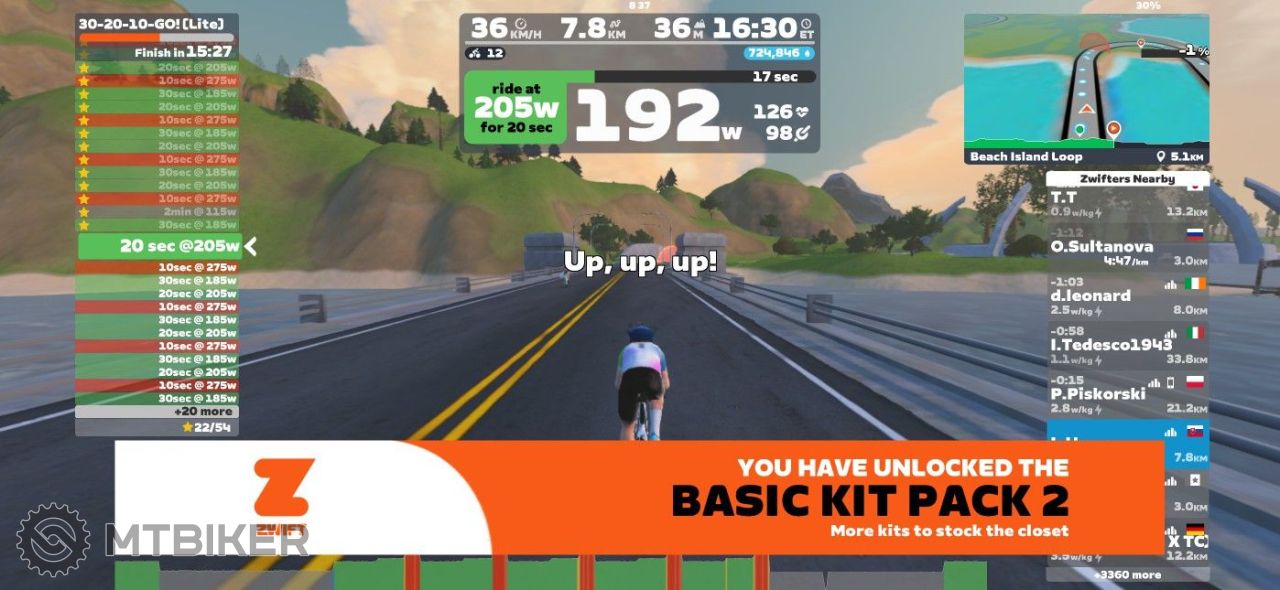
Task: Open the Beach Island Loop minimap
Action: point(1086,85)
